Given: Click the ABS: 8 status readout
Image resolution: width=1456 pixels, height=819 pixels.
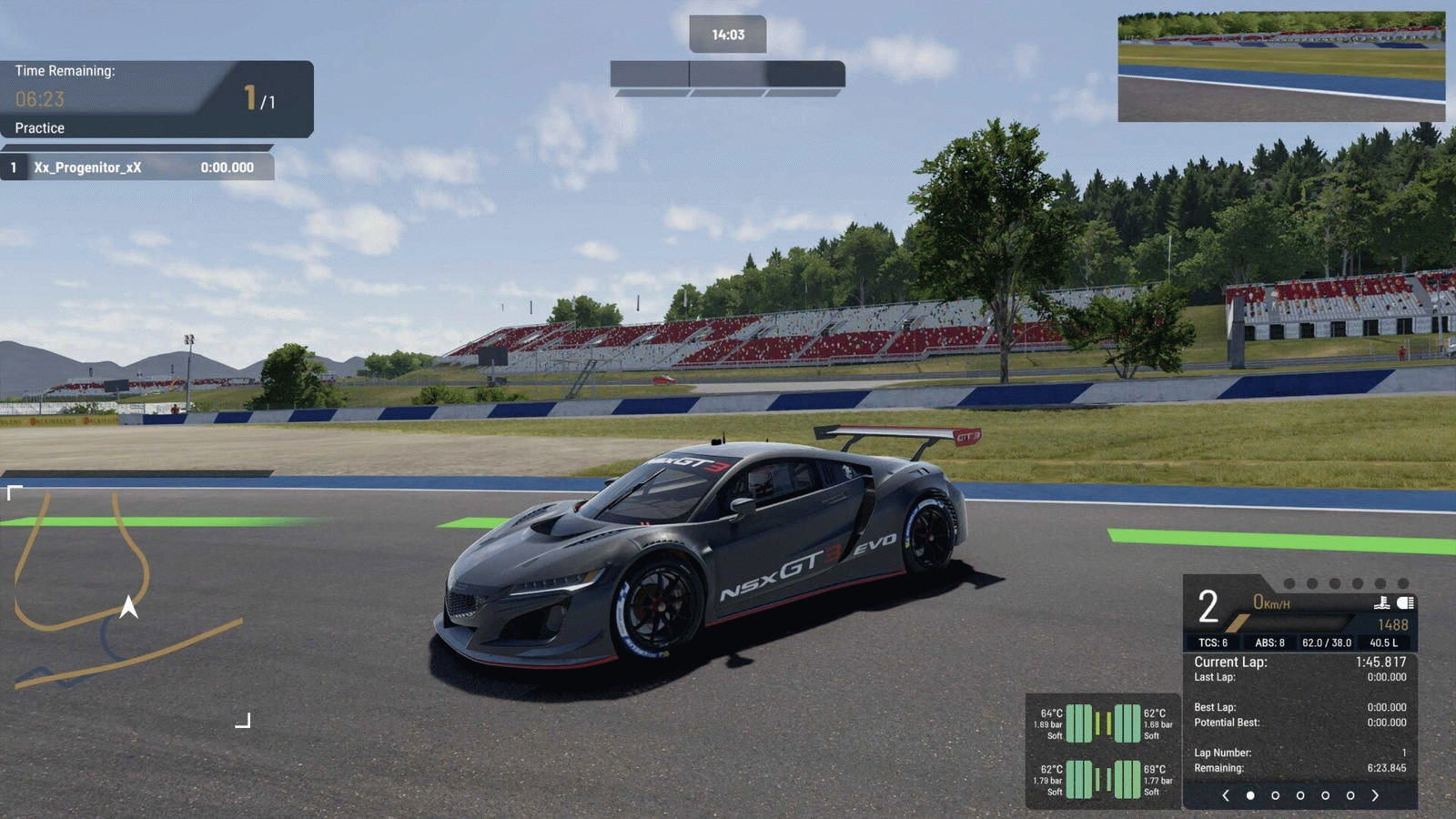Looking at the screenshot, I should 1270,642.
